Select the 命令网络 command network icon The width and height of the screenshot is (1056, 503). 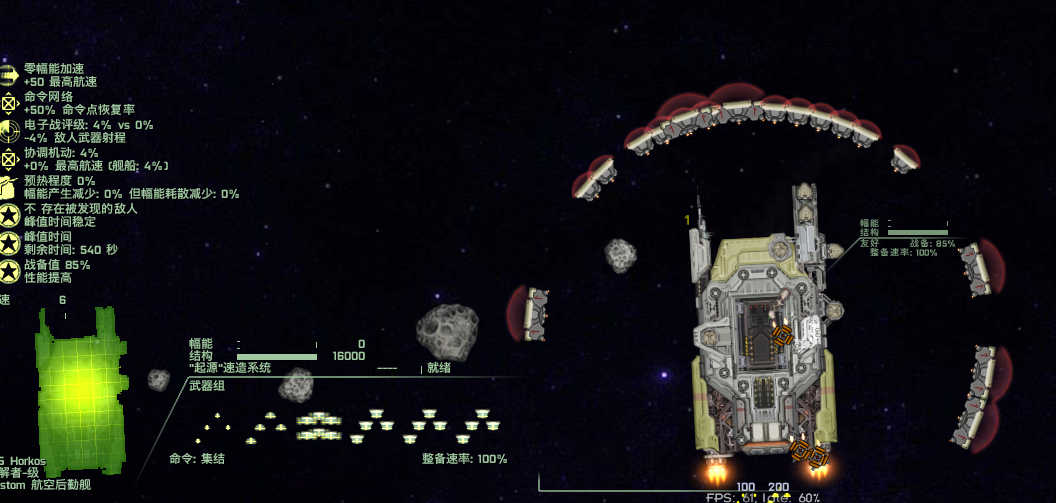9,102
